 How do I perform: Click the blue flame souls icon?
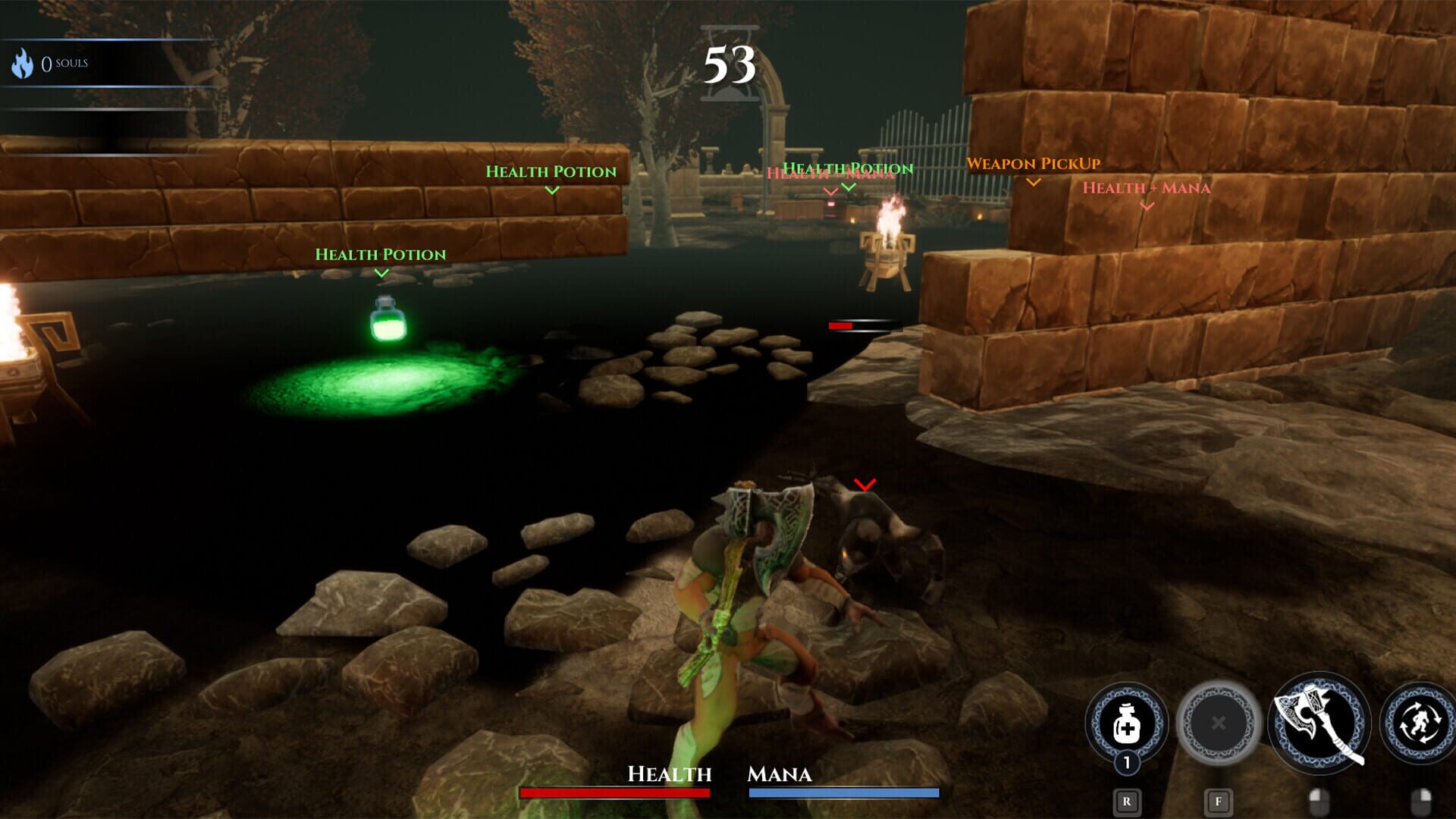(x=24, y=61)
